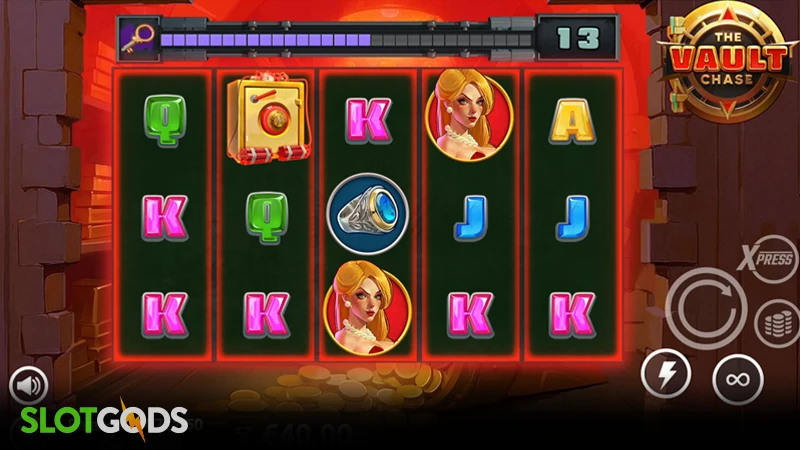Viewport: 800px width, 450px height.
Task: Open bet settings via coin stack icon
Action: click(x=776, y=324)
